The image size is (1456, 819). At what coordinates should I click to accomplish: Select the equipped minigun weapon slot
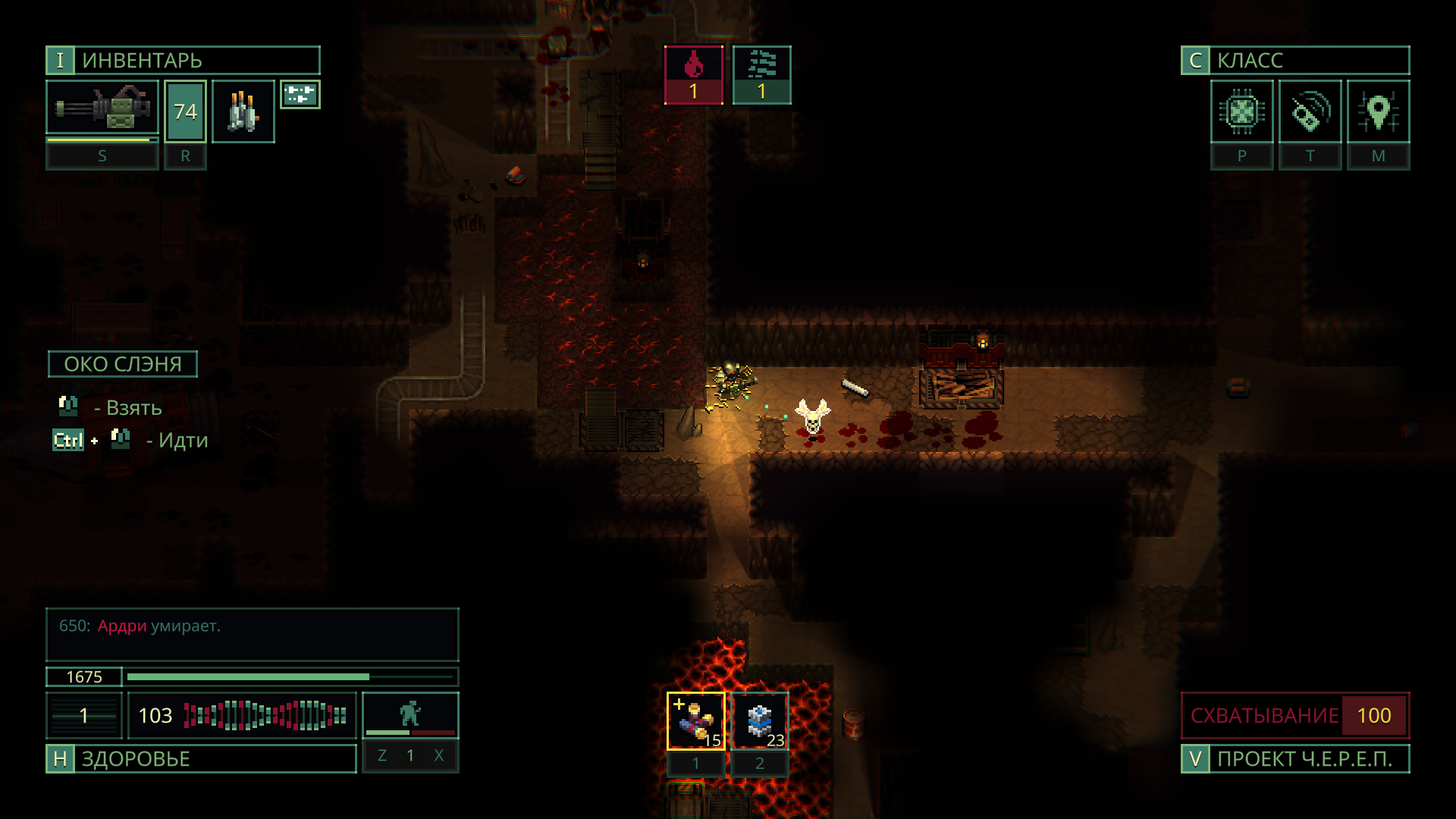(x=102, y=109)
